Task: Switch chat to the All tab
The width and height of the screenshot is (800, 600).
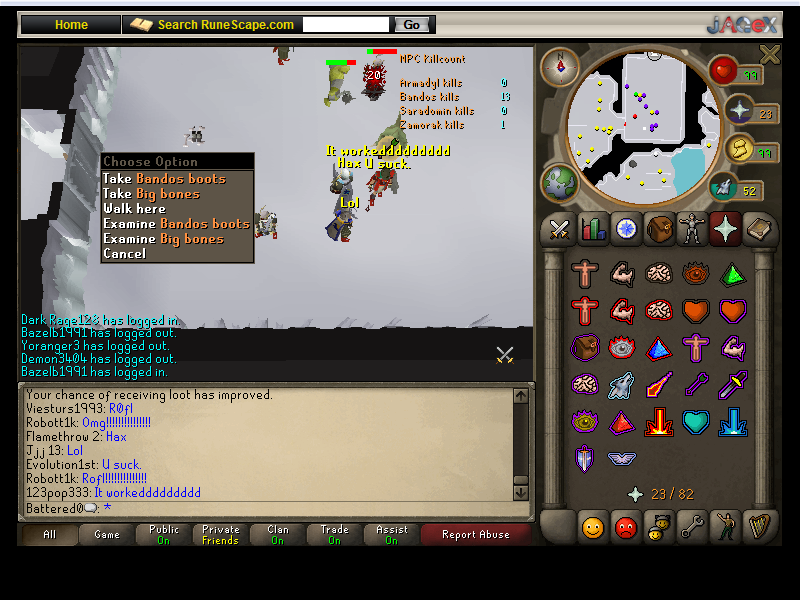Action: 49,534
